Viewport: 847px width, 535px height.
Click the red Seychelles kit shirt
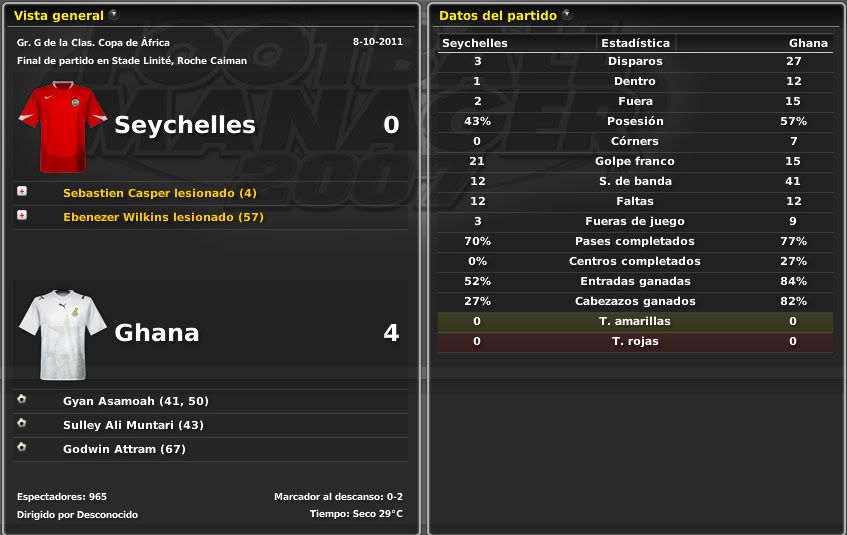[61, 126]
